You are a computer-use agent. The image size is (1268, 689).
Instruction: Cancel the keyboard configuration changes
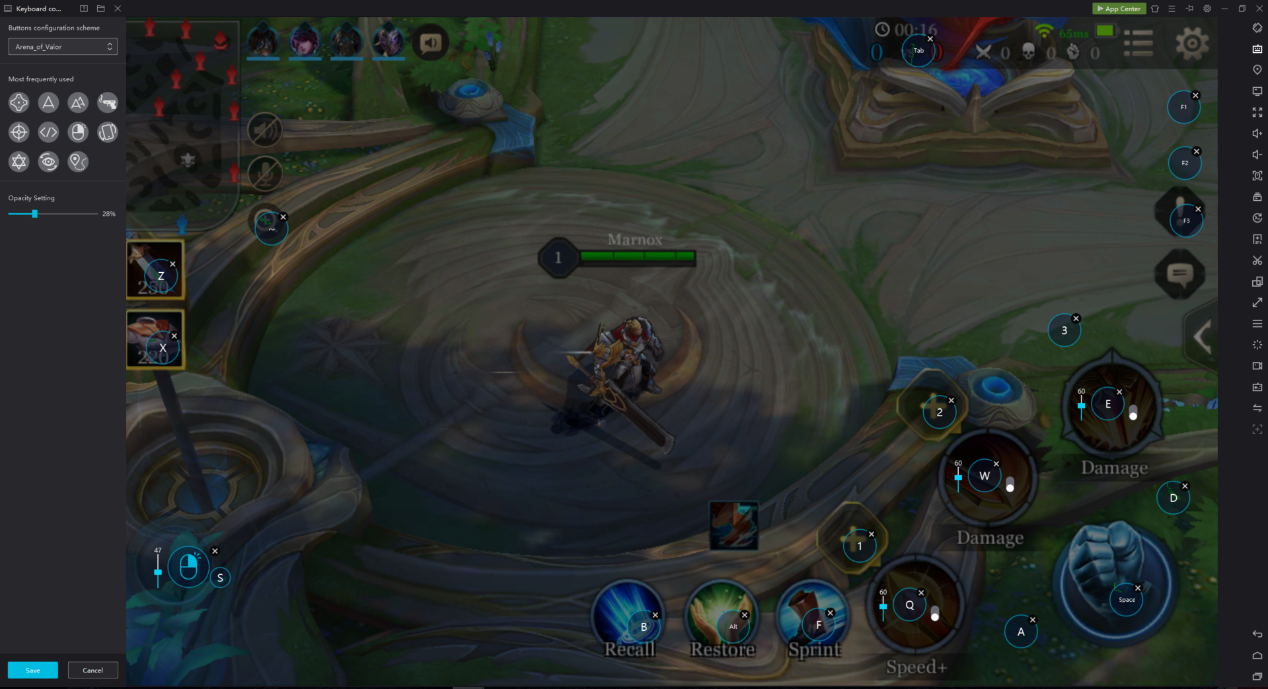tap(93, 670)
